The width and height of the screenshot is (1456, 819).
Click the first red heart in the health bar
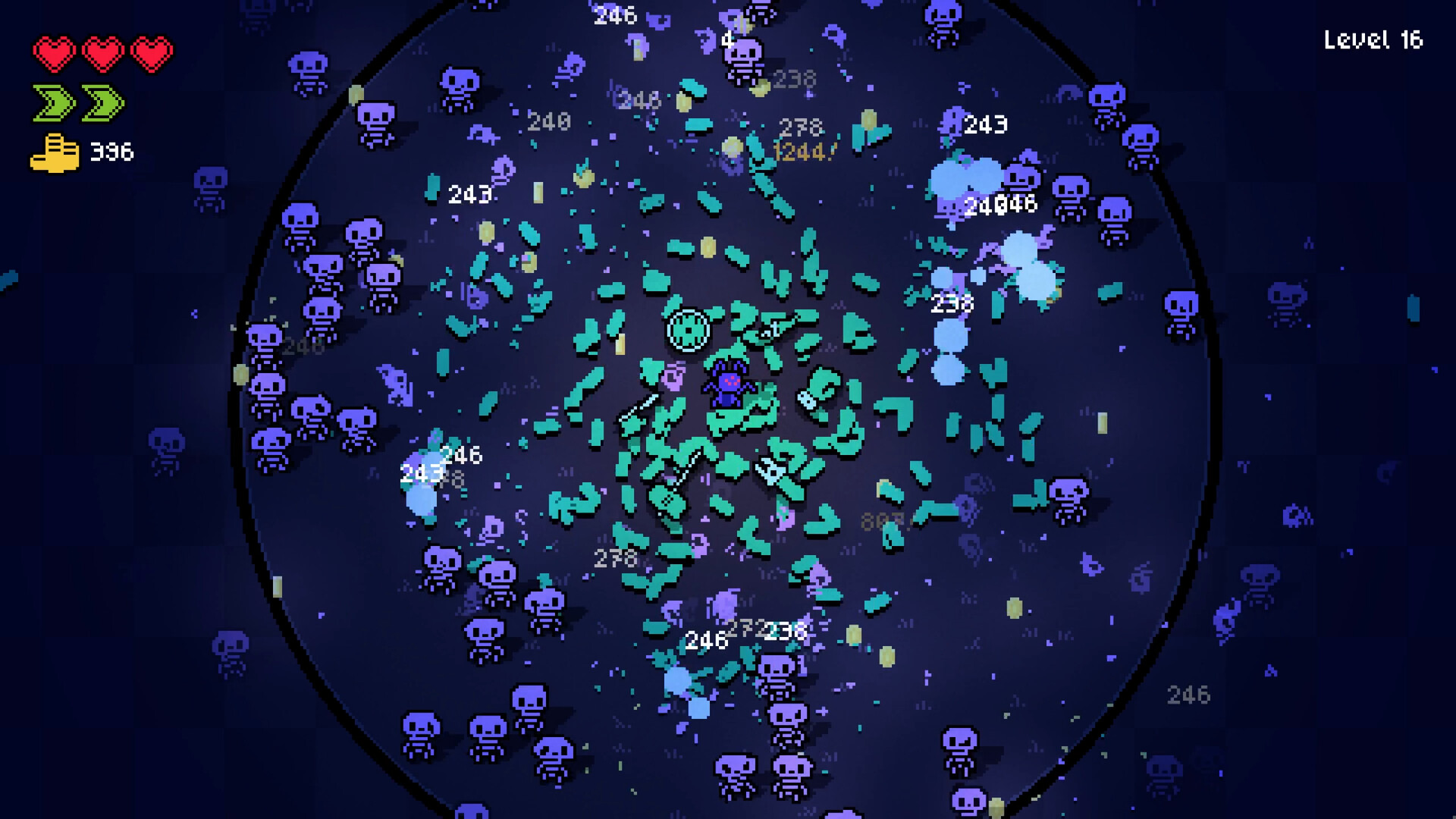click(55, 52)
